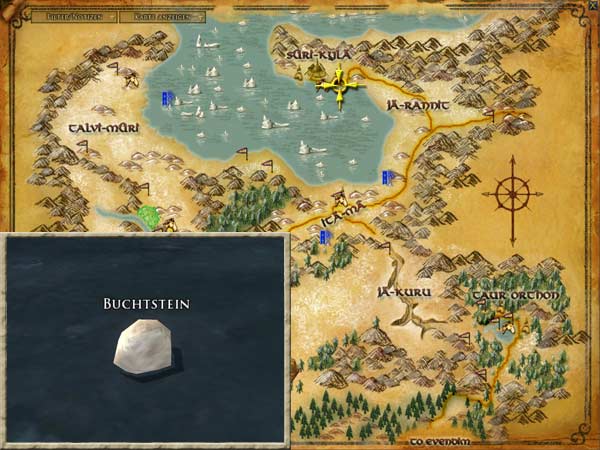Click the blue flag marker just below Itä-mâ
Image resolution: width=600 pixels, height=450 pixels.
pyautogui.click(x=325, y=237)
